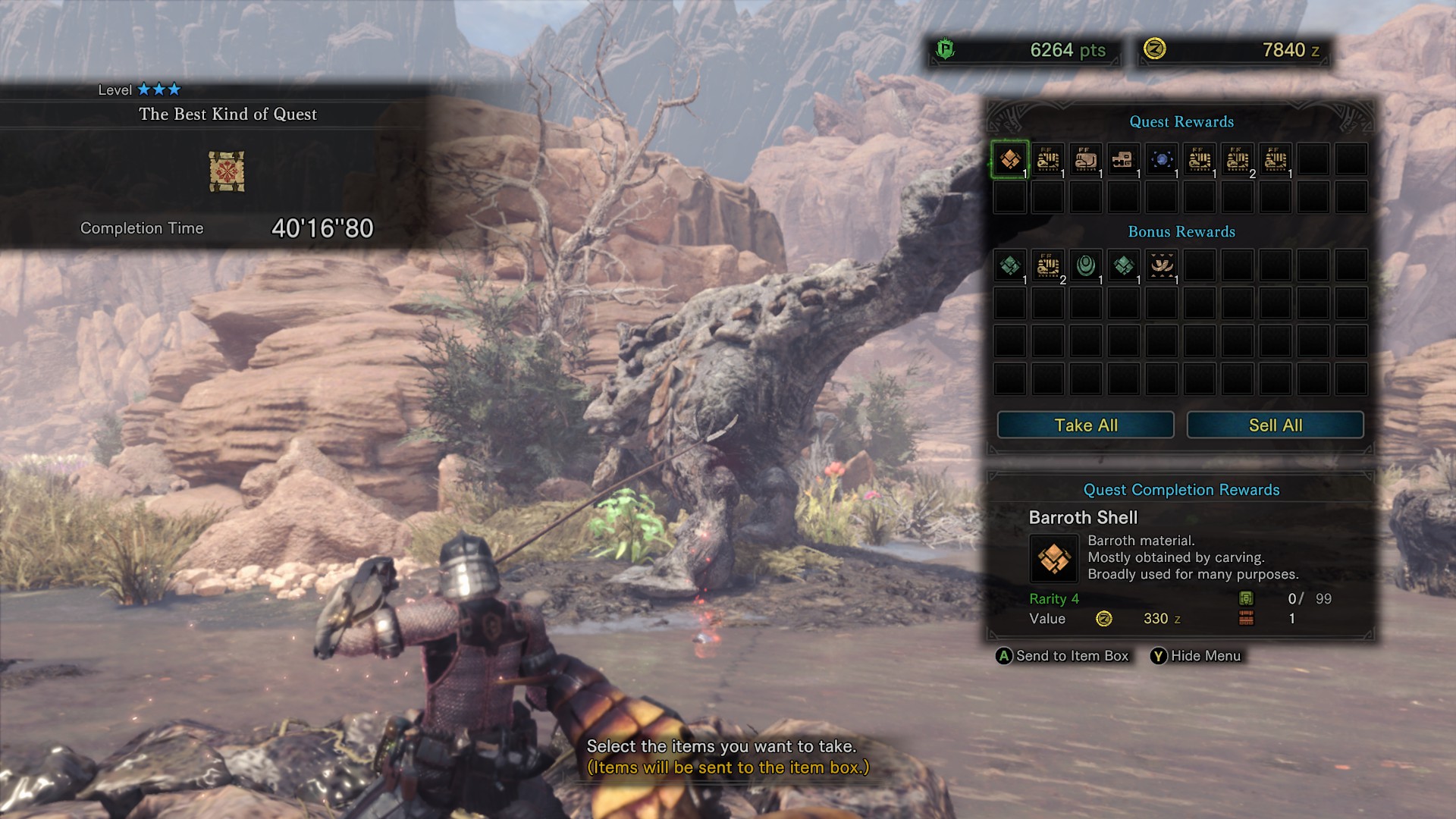Sell all quest rewards
Viewport: 1456px width, 819px height.
coord(1275,425)
